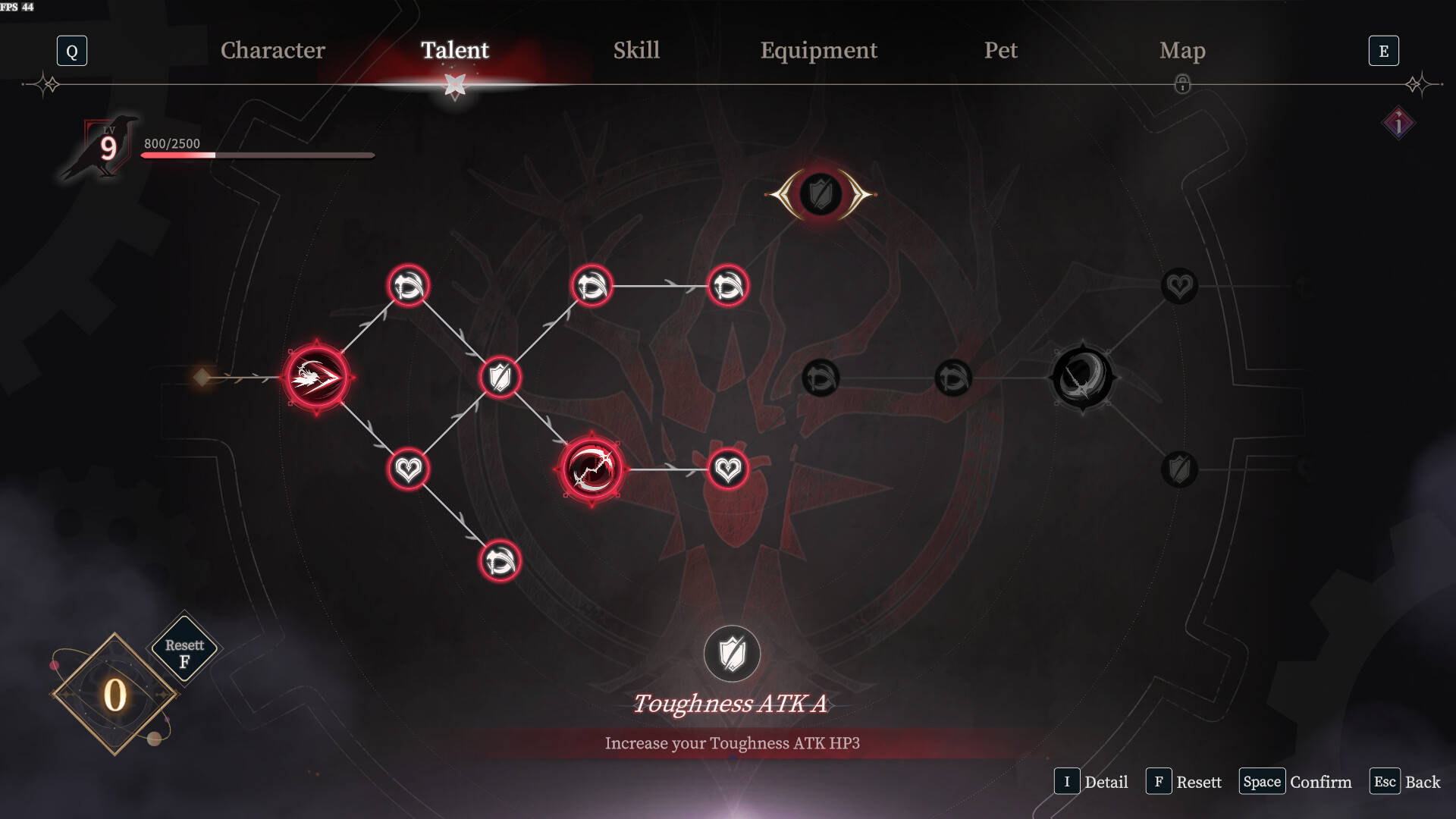This screenshot has width=1456, height=819.
Task: Click the highlighted sword attack talent node
Action: pos(591,469)
